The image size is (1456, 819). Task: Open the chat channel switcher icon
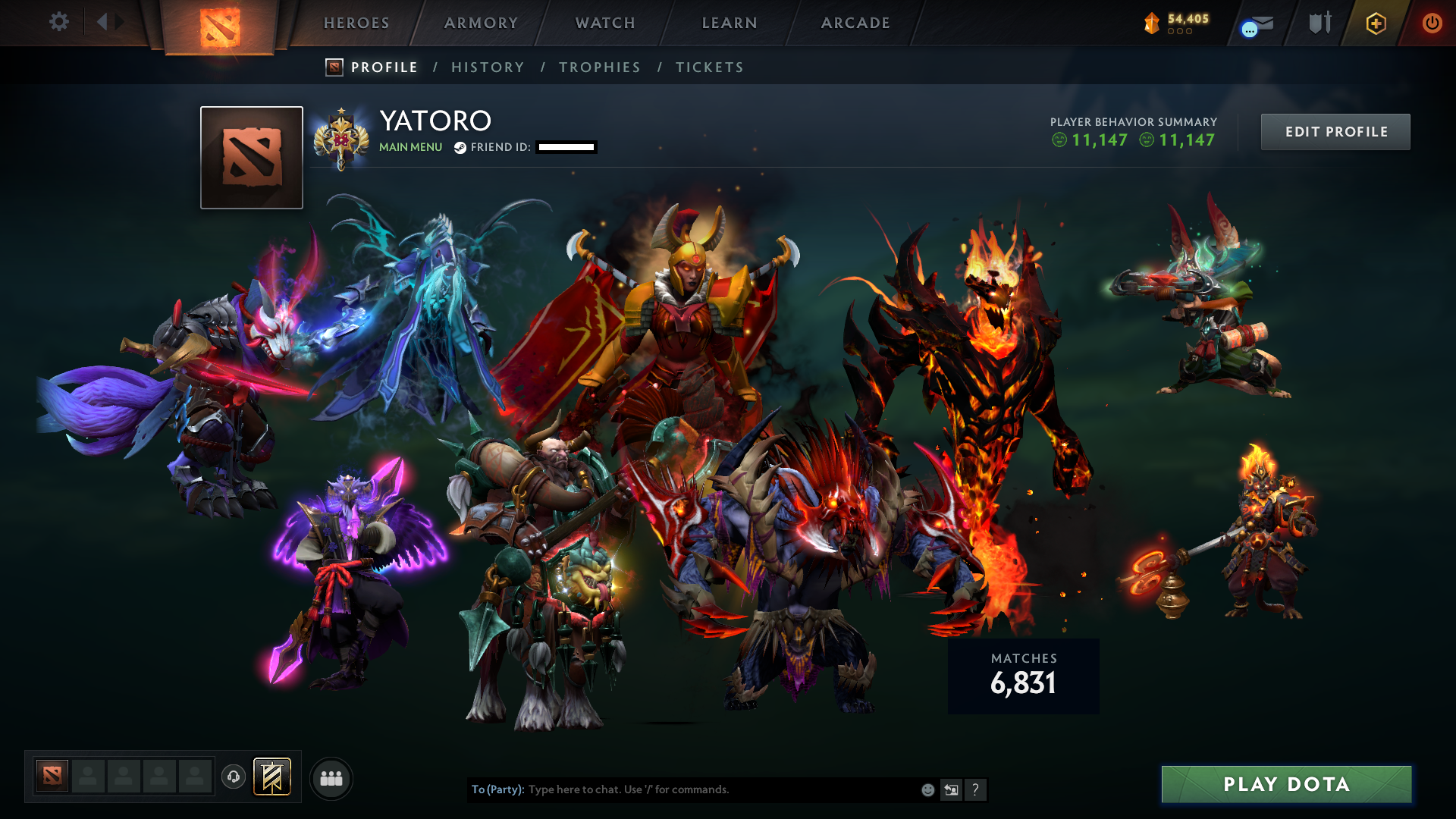click(x=951, y=789)
